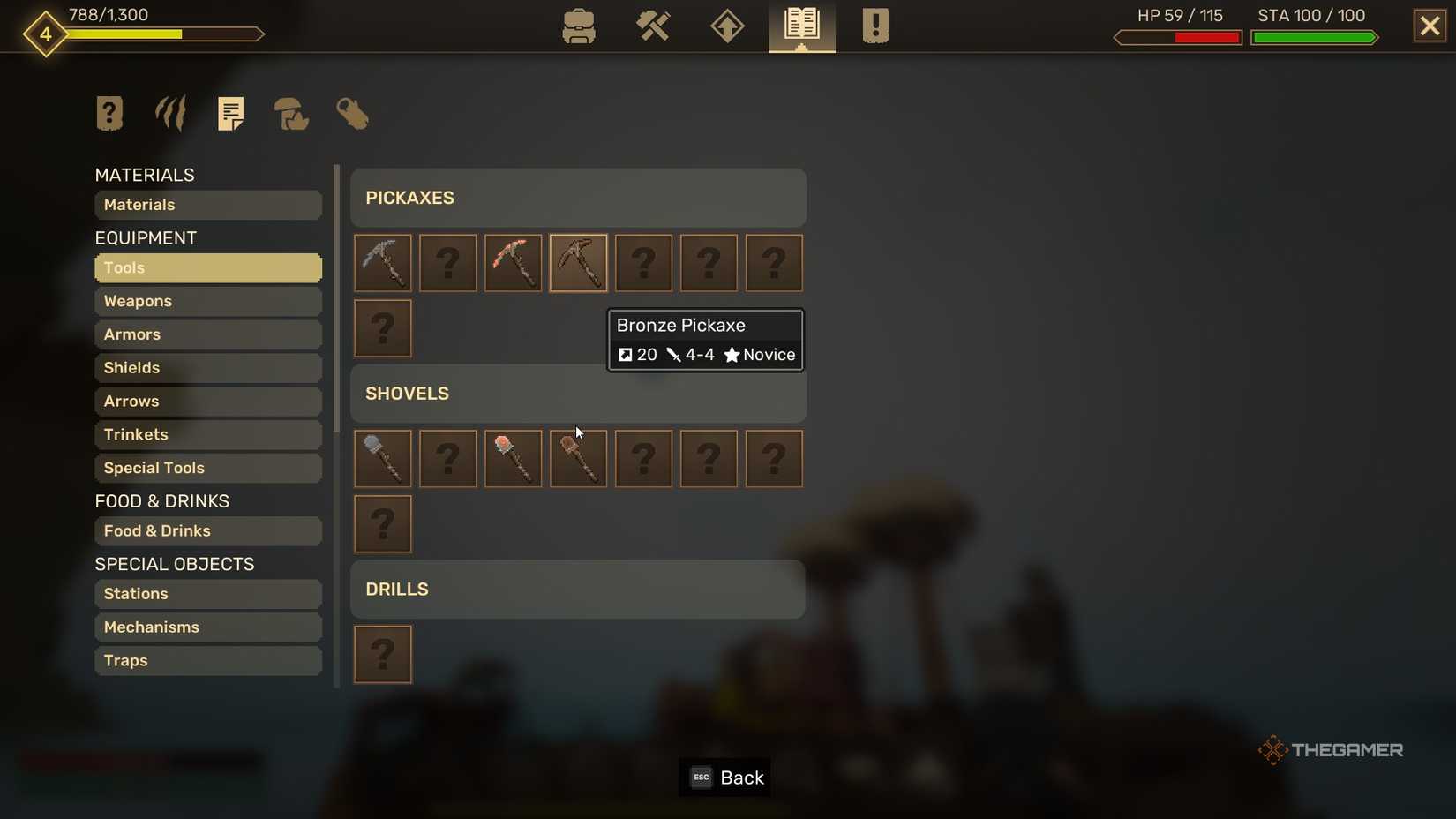
Task: Select the question mark catalog icon
Action: pos(109,113)
